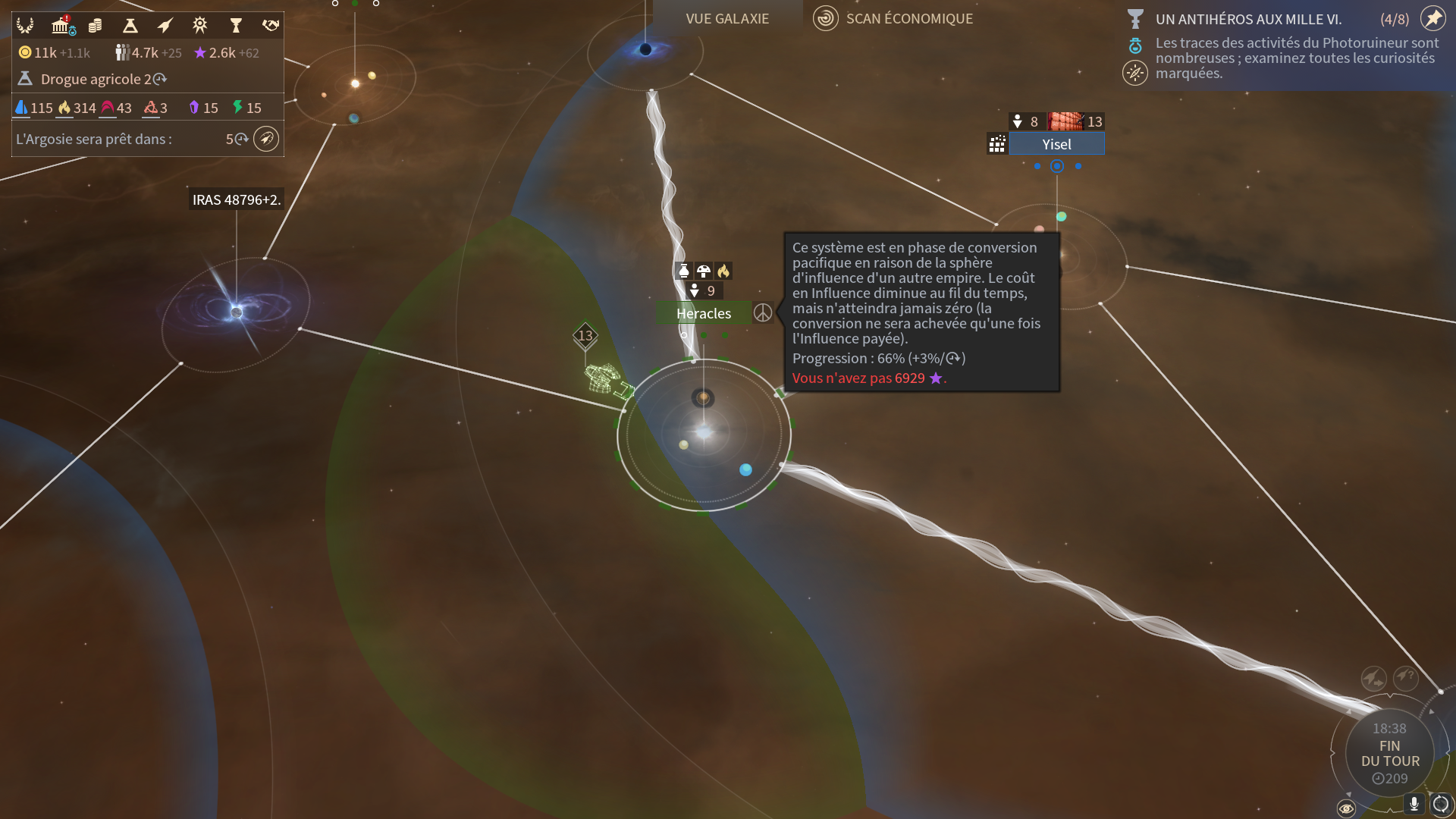Select the Heracles system label
This screenshot has width=1456, height=819.
click(x=704, y=313)
